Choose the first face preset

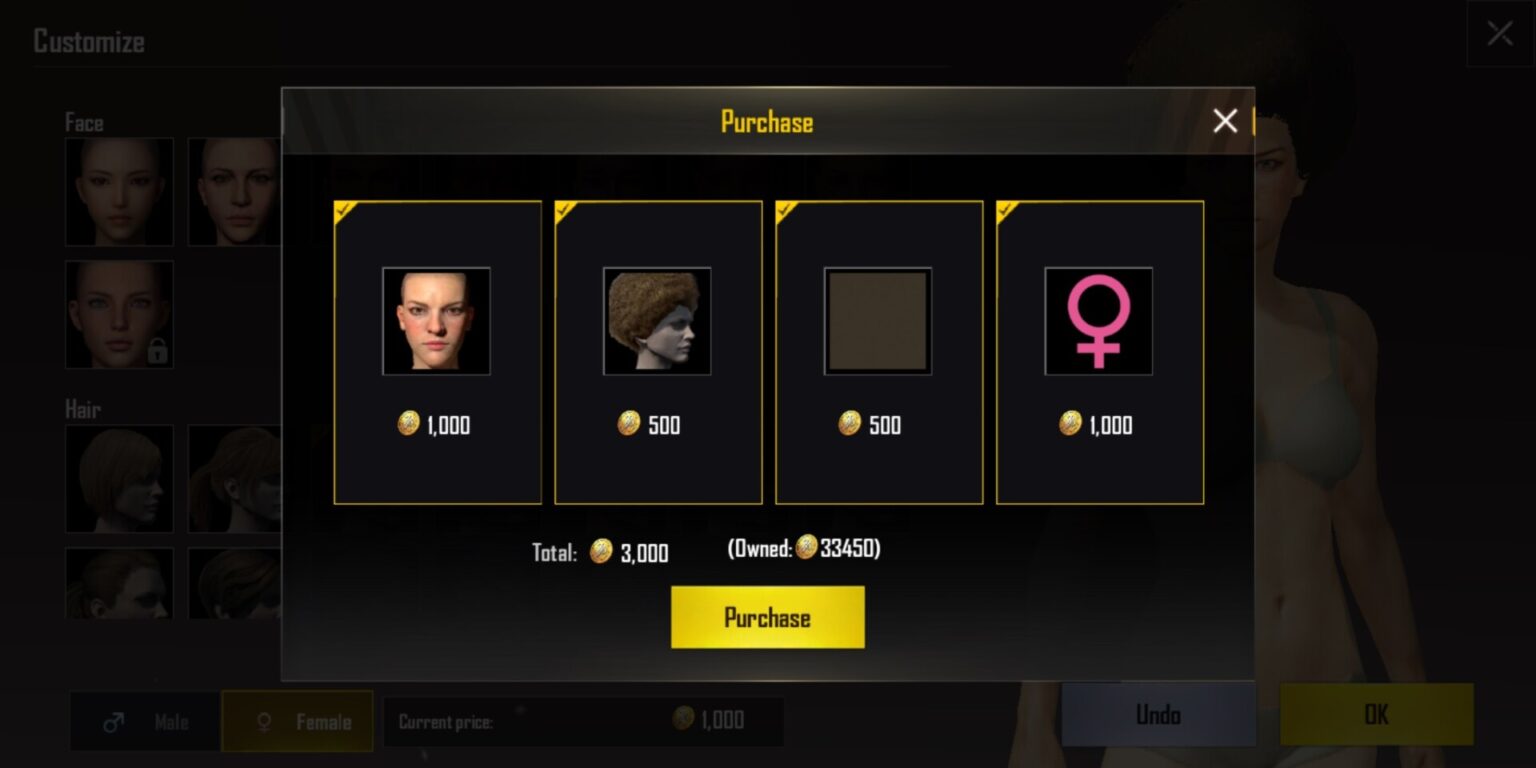(x=119, y=192)
